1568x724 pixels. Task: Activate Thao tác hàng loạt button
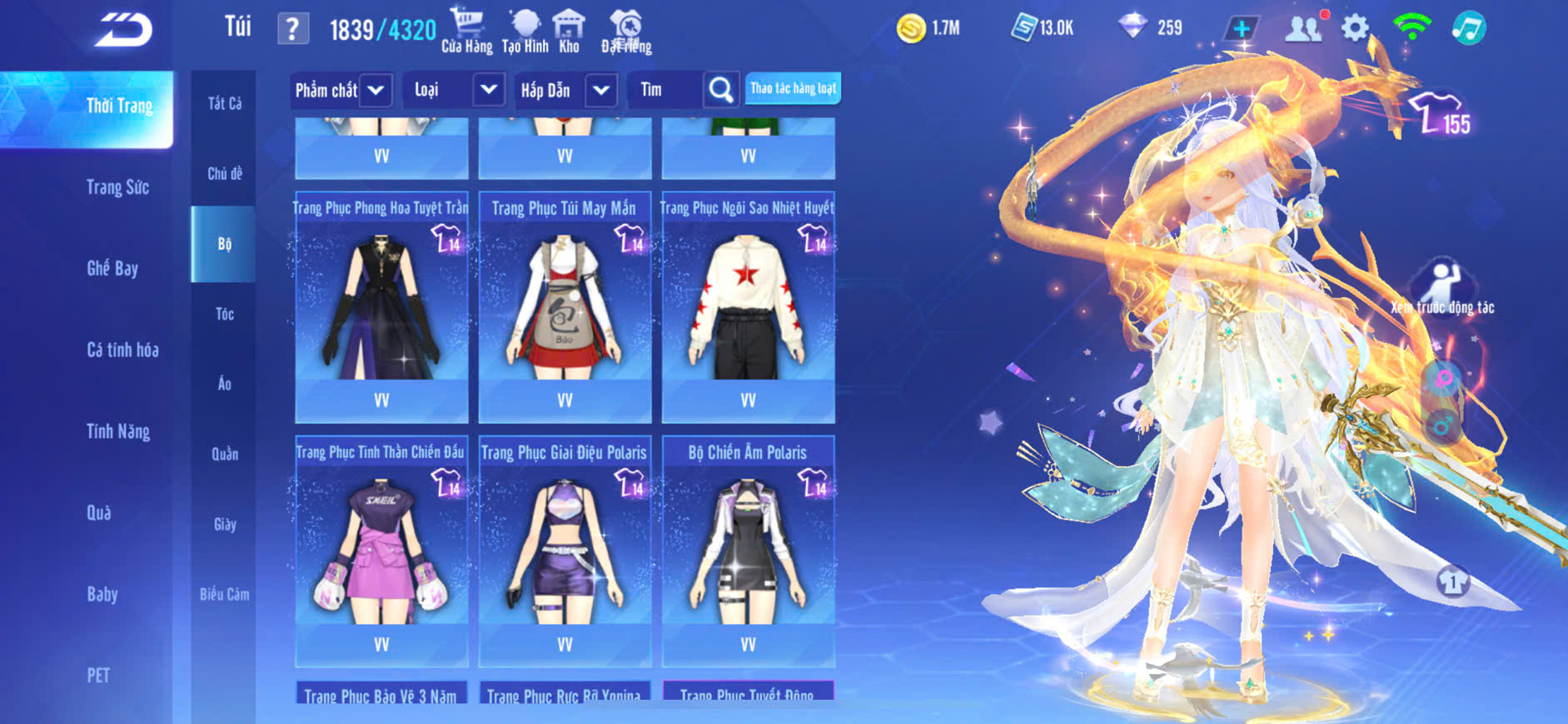pos(793,88)
